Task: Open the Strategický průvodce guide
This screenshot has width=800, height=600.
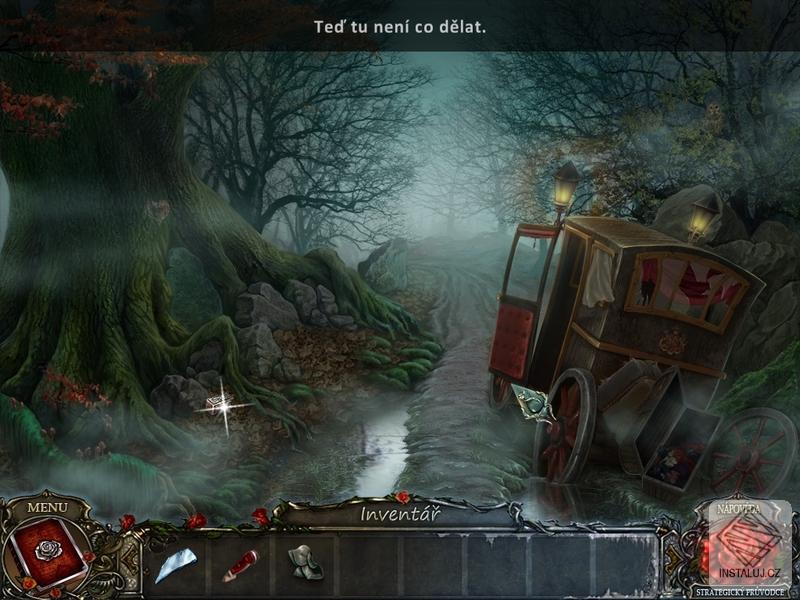Action: [x=742, y=592]
